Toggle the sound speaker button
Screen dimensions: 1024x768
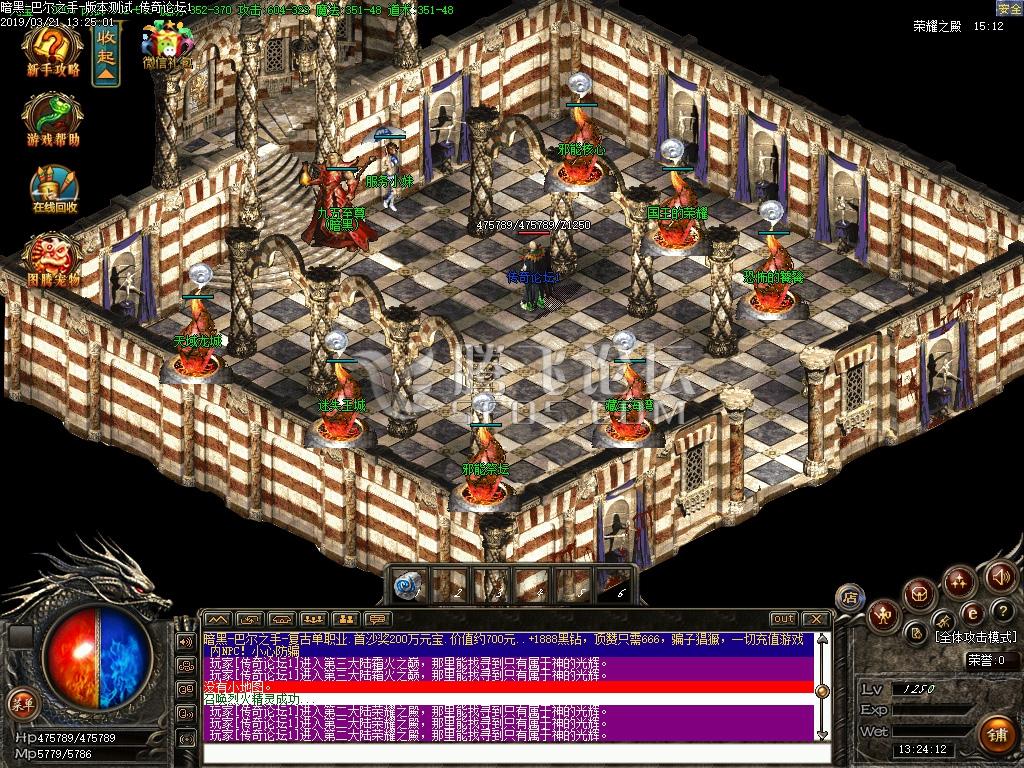click(999, 576)
